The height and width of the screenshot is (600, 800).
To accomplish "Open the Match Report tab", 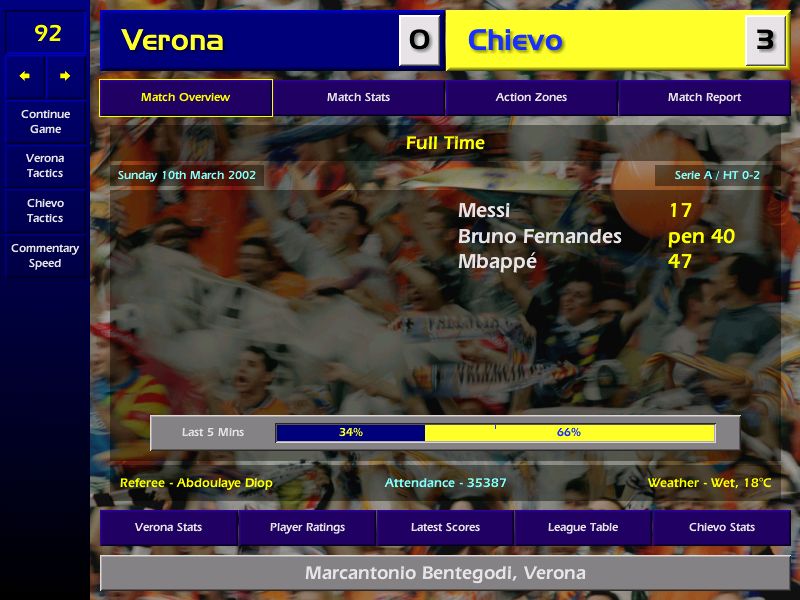I will point(704,98).
